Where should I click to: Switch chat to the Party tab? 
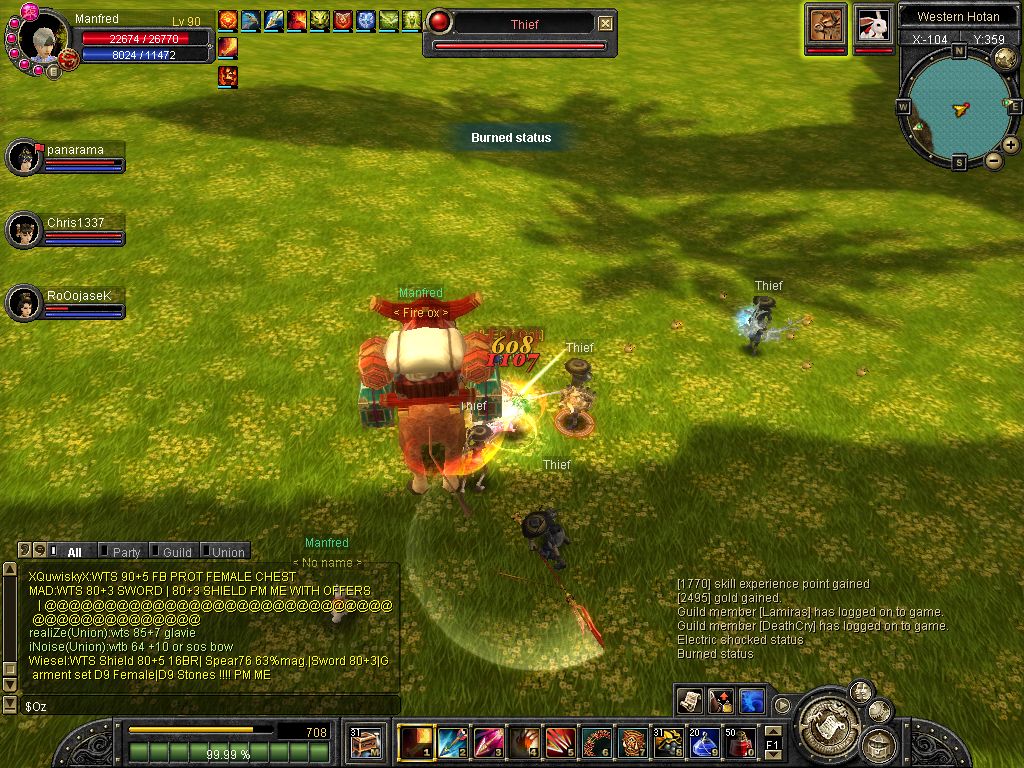point(126,552)
